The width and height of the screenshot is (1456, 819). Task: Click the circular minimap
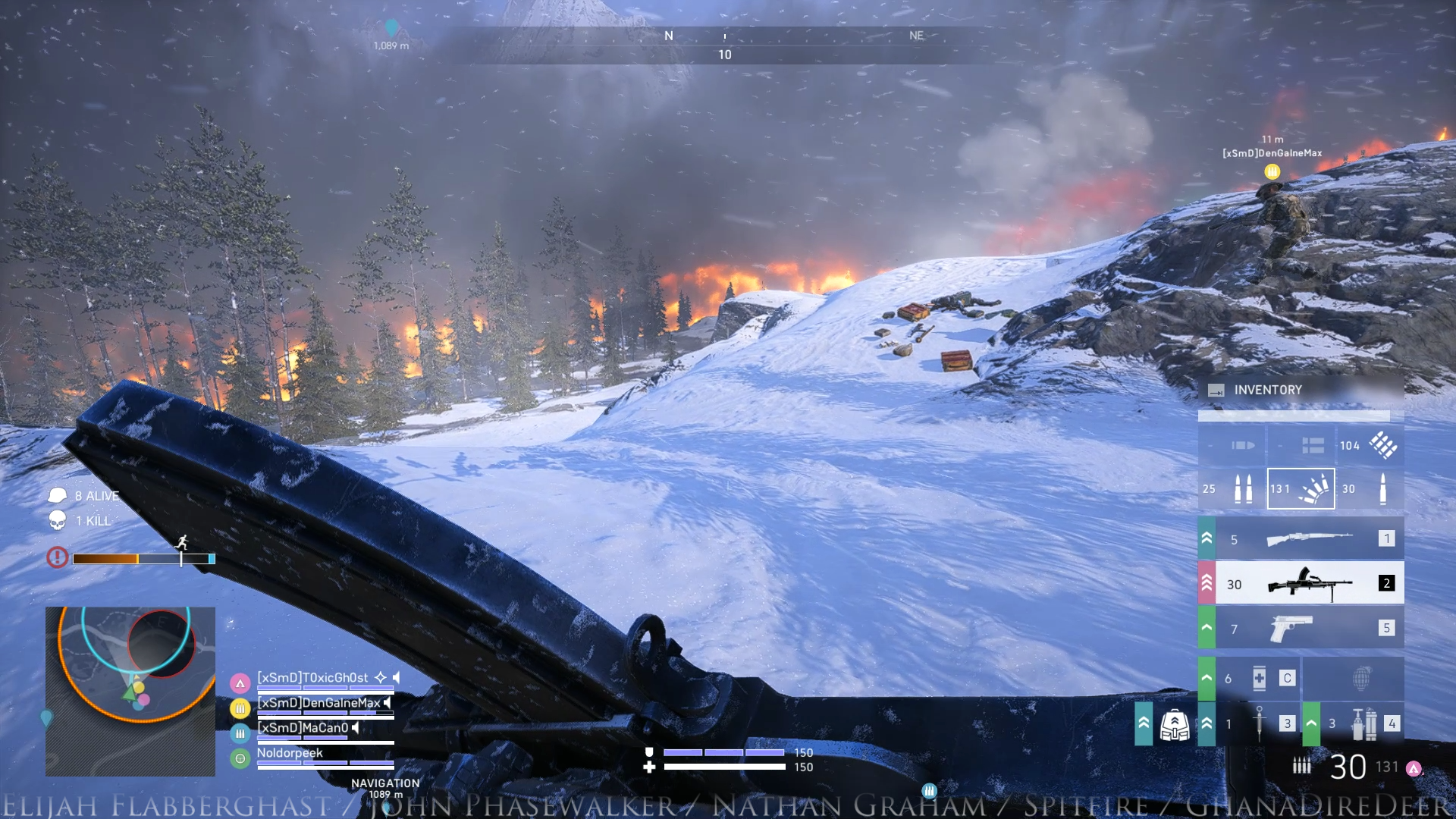(x=130, y=692)
